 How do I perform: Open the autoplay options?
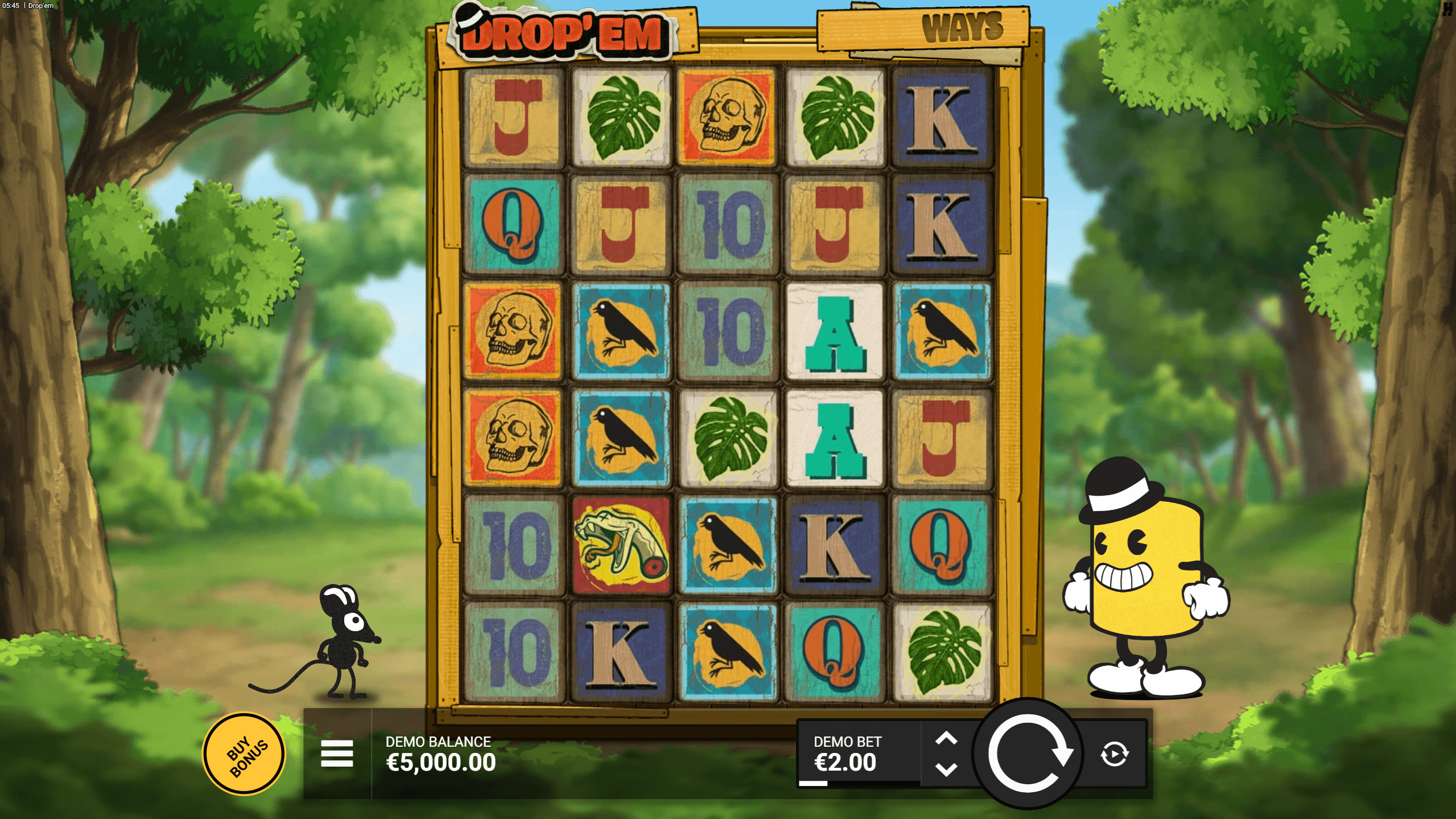pyautogui.click(x=1114, y=754)
